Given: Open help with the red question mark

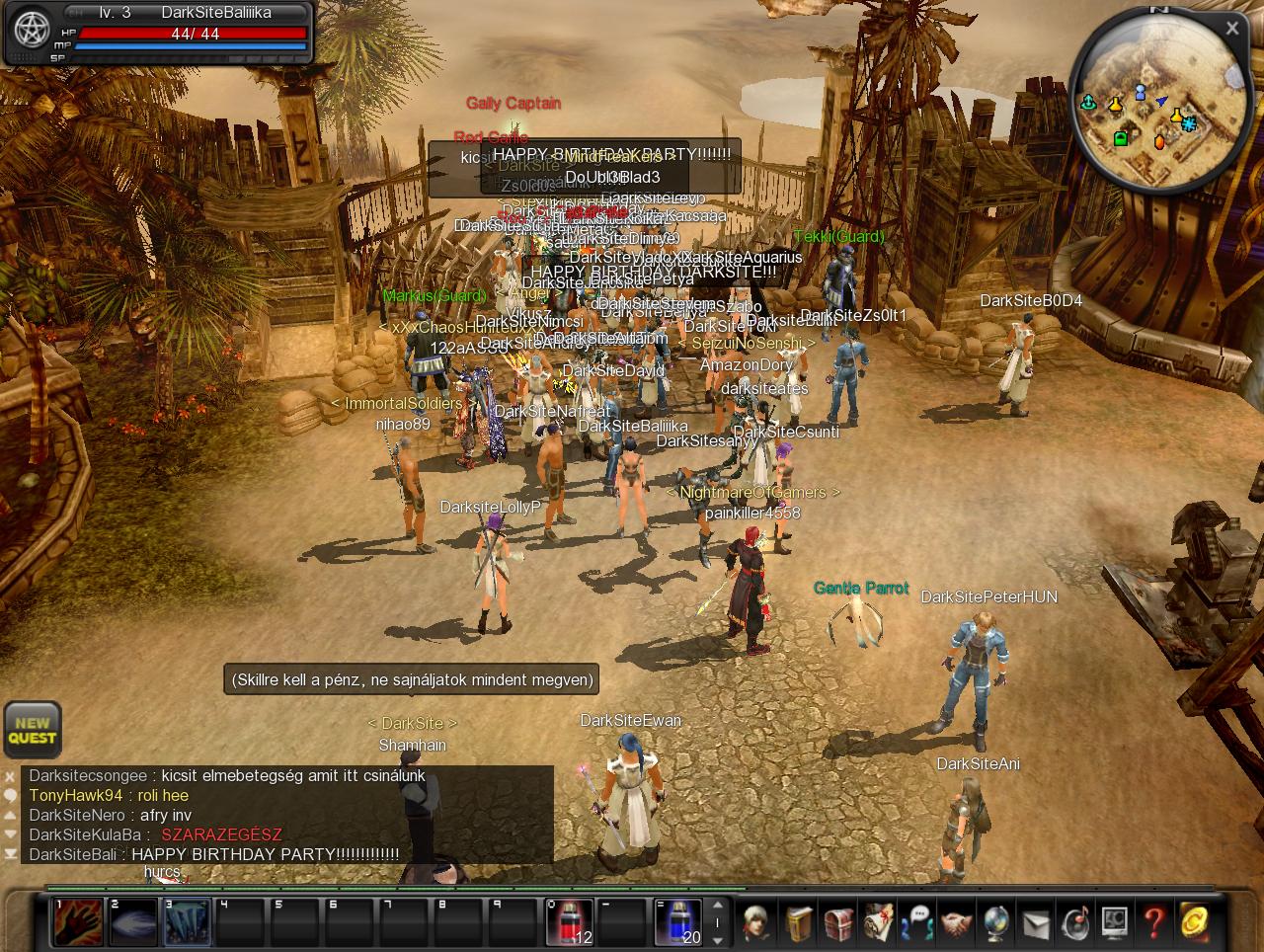Looking at the screenshot, I should pyautogui.click(x=1153, y=922).
